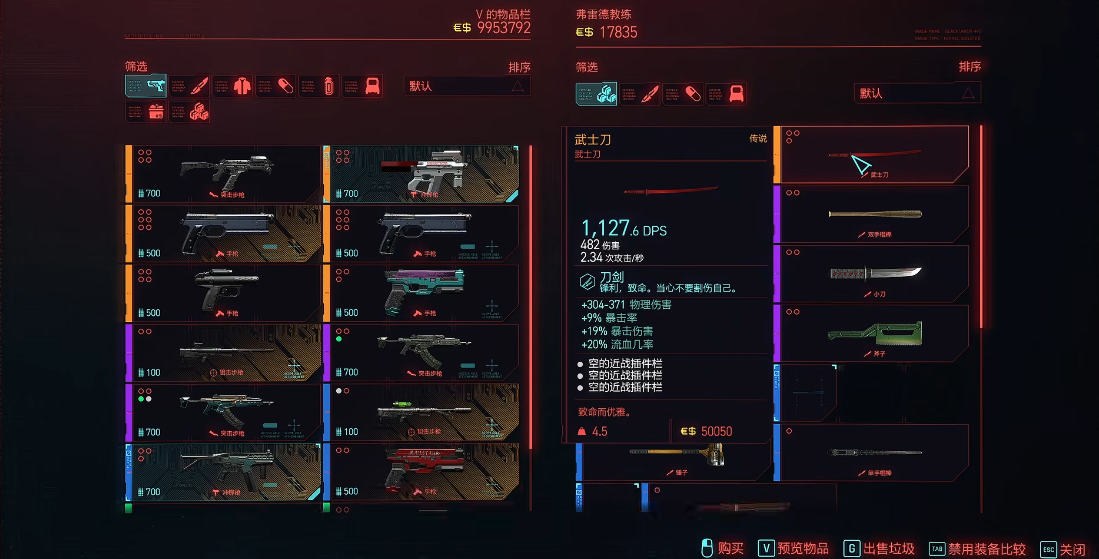Screen dimensions: 1099x559
Task: Click the 购买 buy button
Action: (x=722, y=548)
